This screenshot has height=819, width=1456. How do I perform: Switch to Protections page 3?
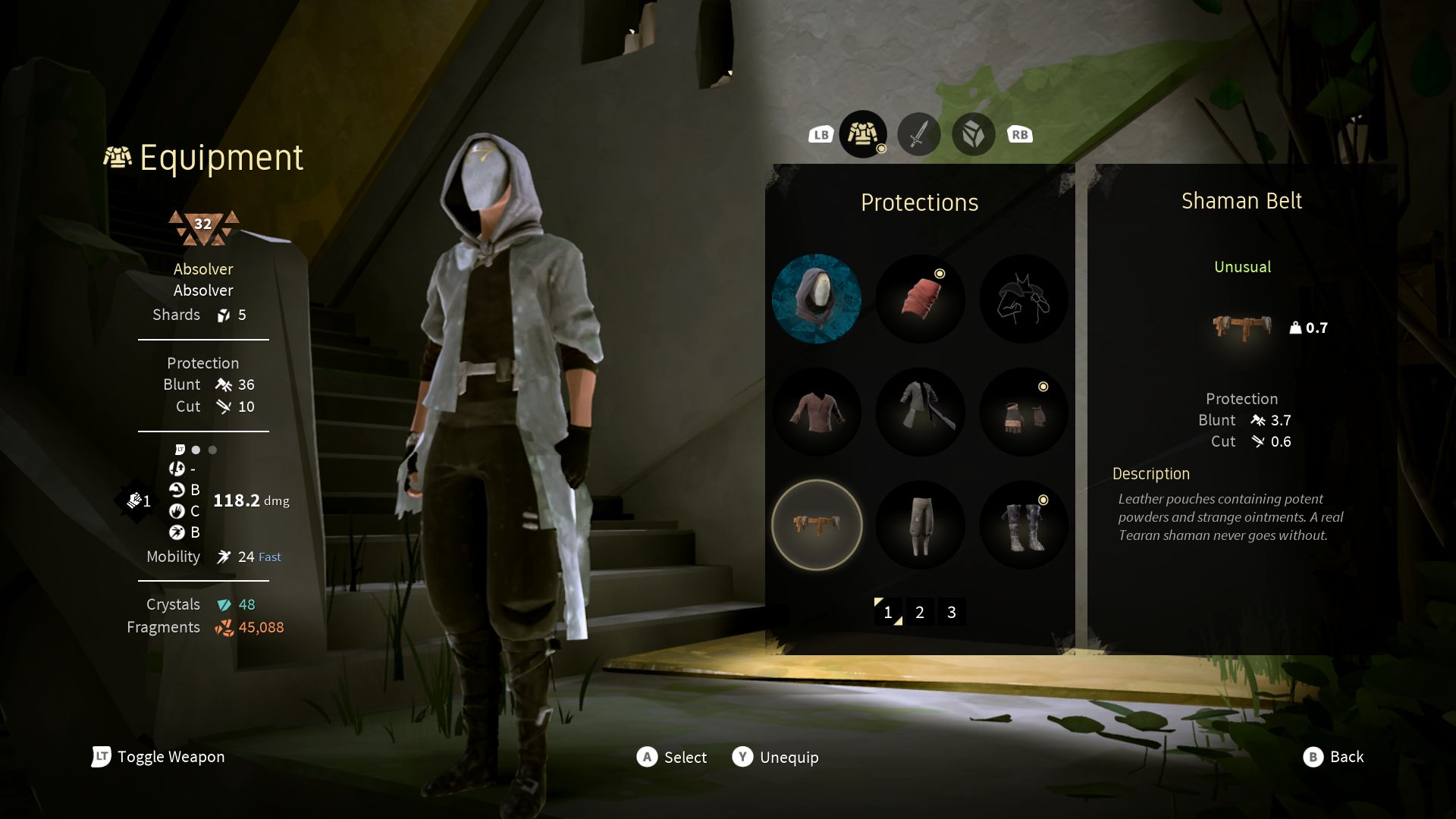pyautogui.click(x=952, y=612)
